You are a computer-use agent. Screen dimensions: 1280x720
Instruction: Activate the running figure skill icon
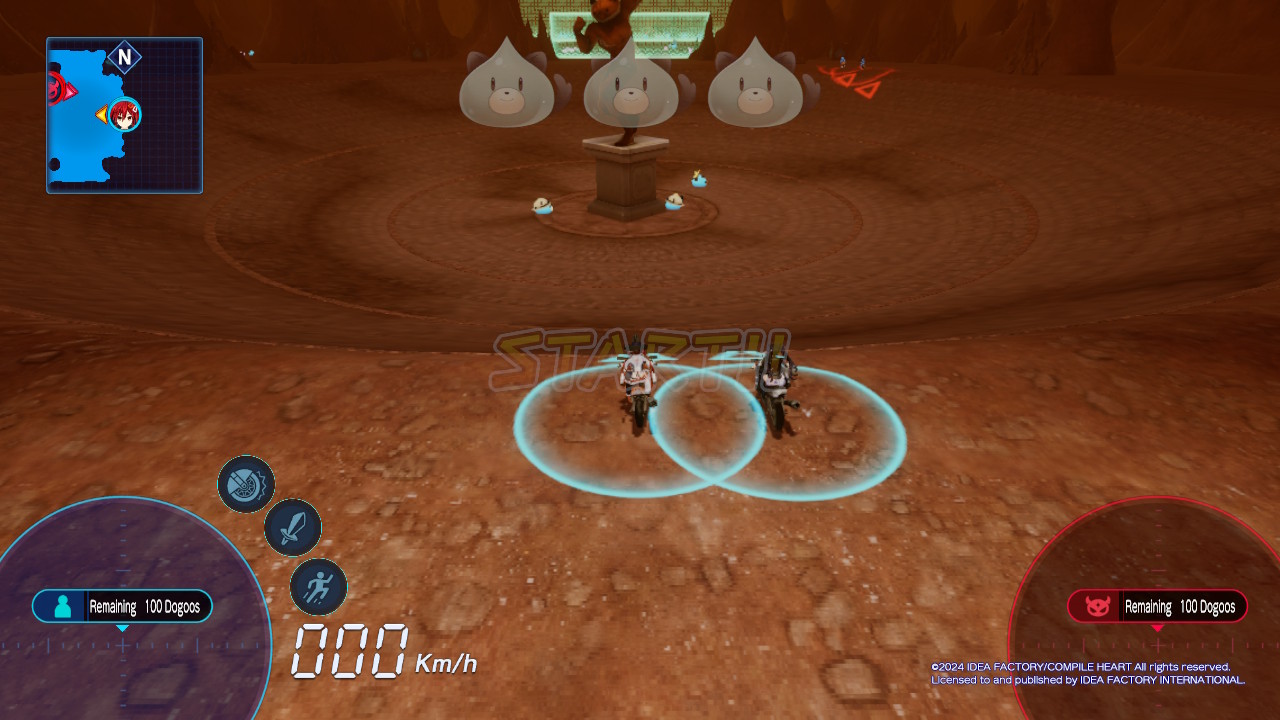[318, 588]
